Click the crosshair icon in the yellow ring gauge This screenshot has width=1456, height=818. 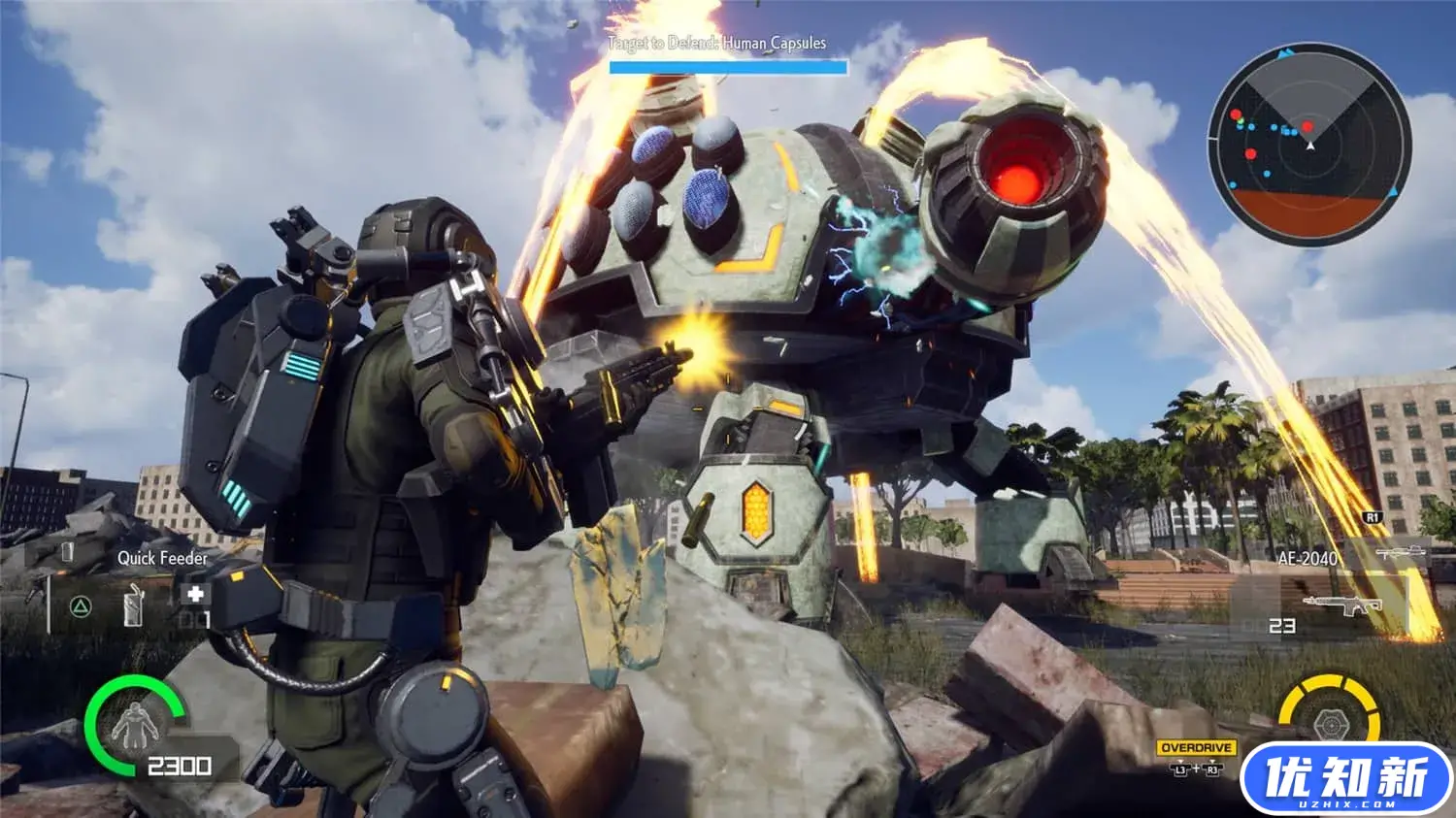[x=1333, y=724]
